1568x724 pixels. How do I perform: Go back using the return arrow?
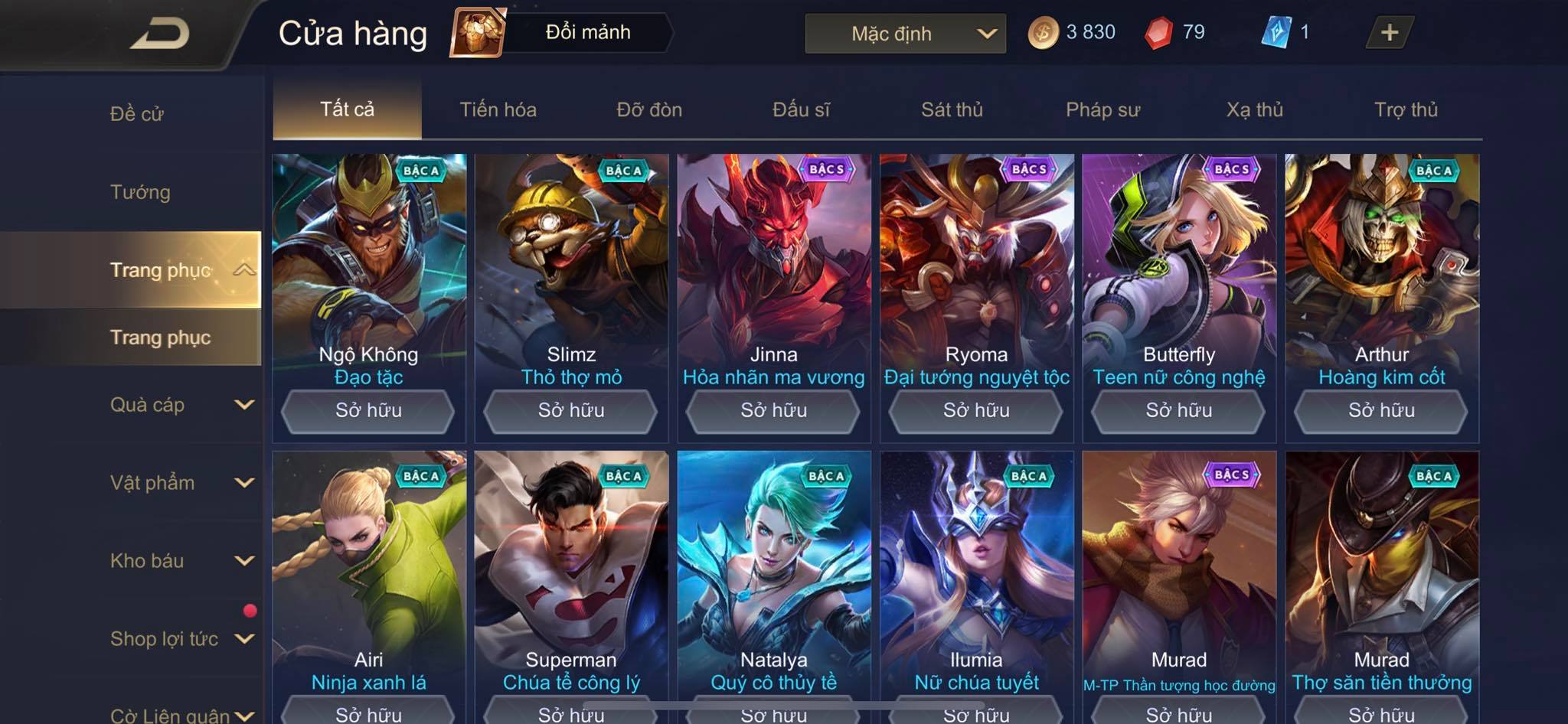coord(159,34)
